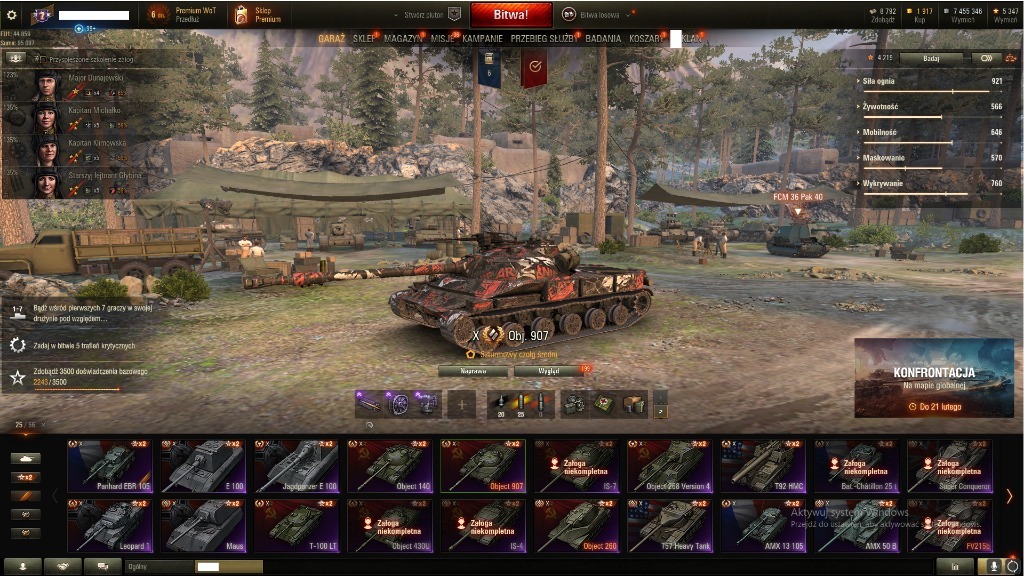Pick the Panhard EBR 105 tank

(110, 466)
